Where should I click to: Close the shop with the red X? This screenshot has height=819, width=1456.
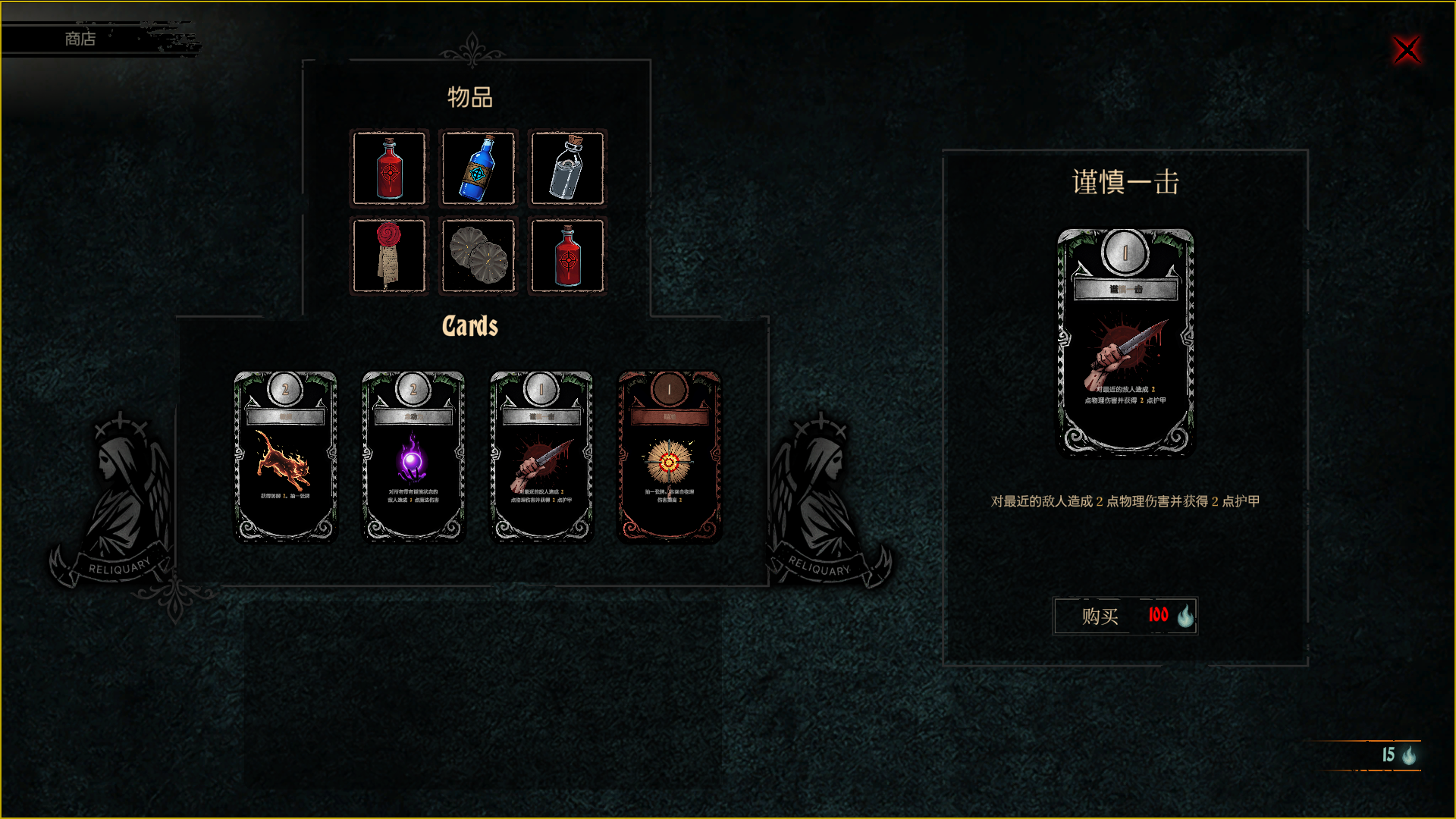point(1407,50)
